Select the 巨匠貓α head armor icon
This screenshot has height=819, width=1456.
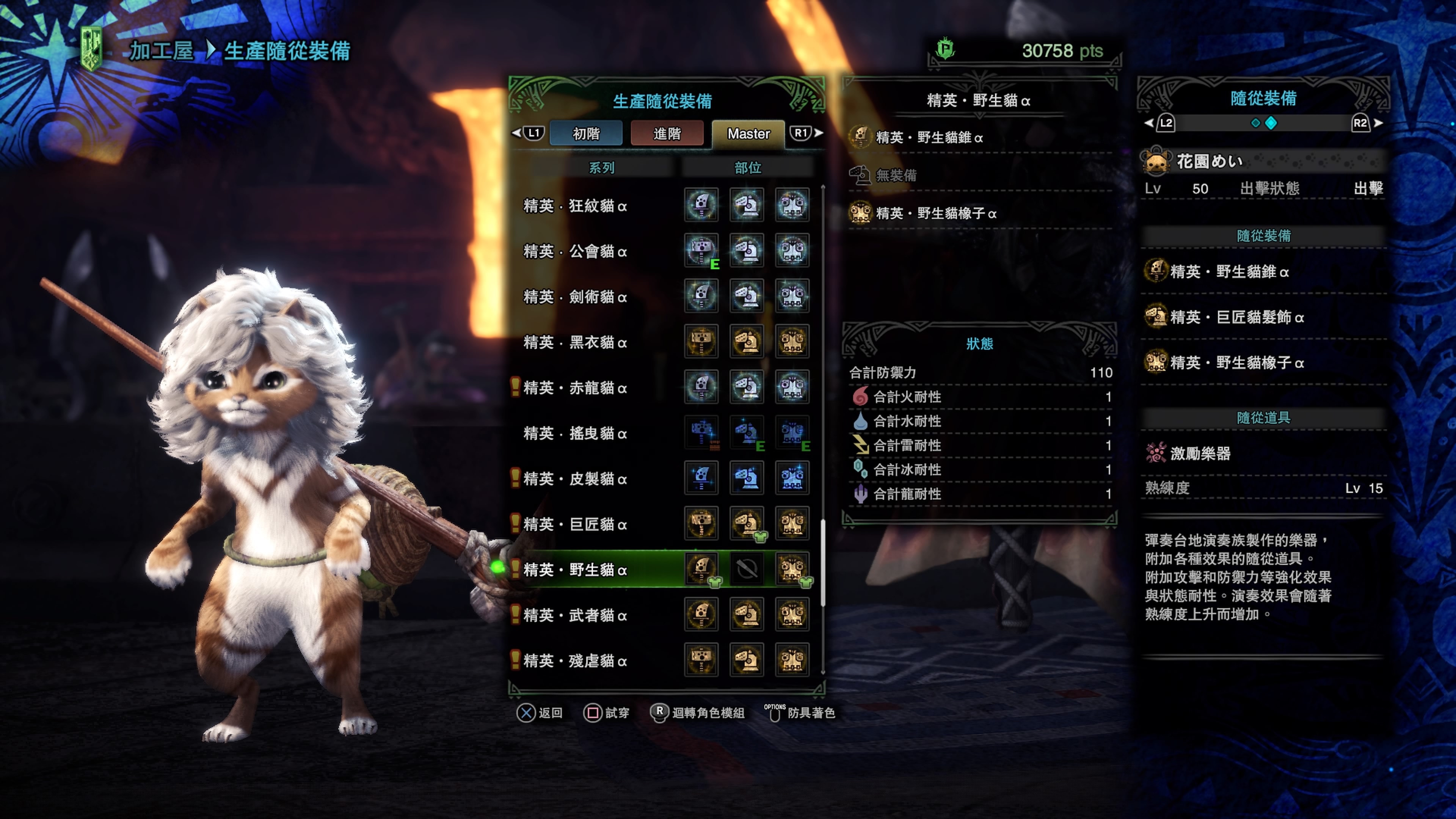[x=747, y=523]
